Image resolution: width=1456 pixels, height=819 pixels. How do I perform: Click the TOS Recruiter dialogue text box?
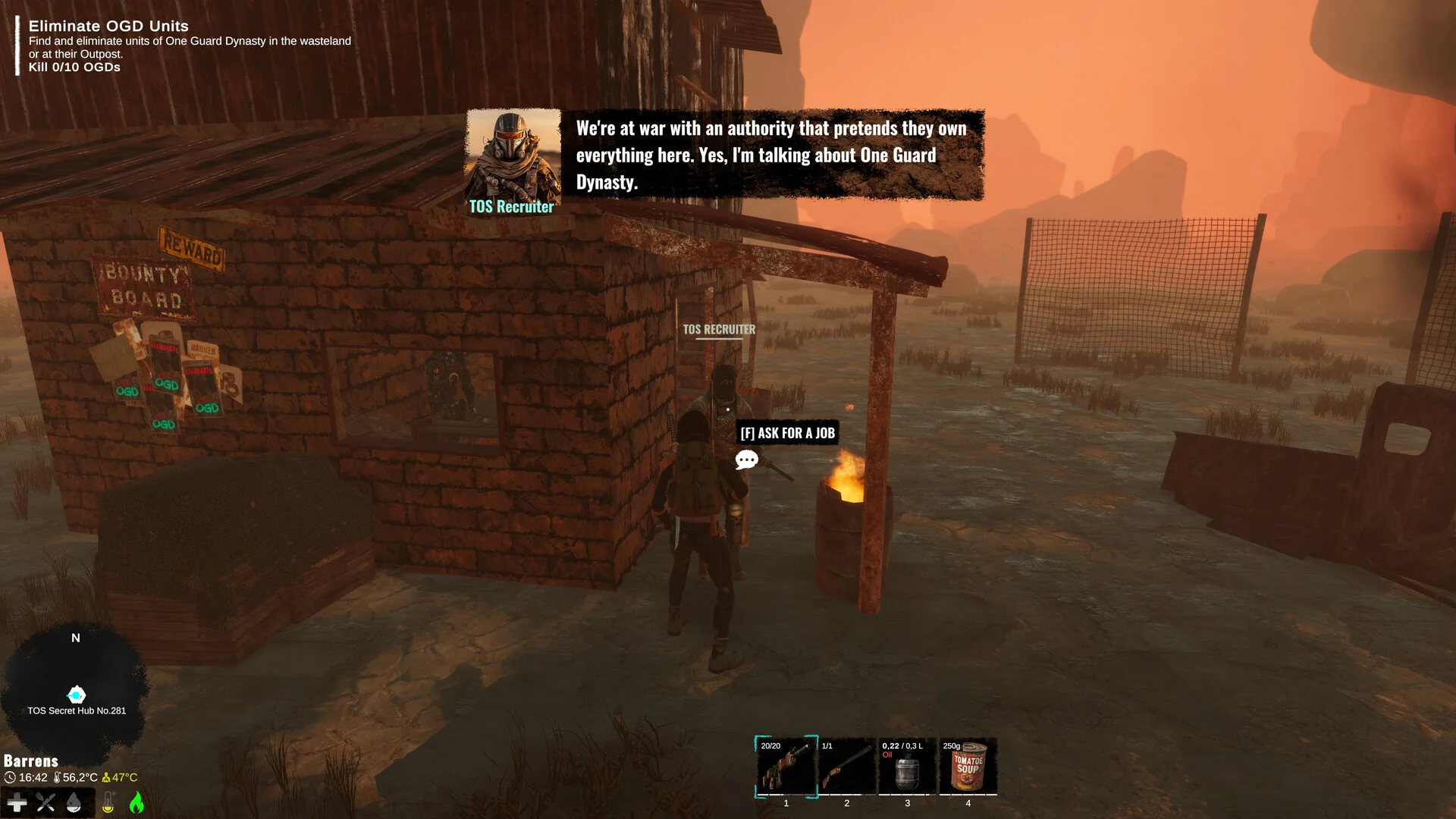point(771,155)
